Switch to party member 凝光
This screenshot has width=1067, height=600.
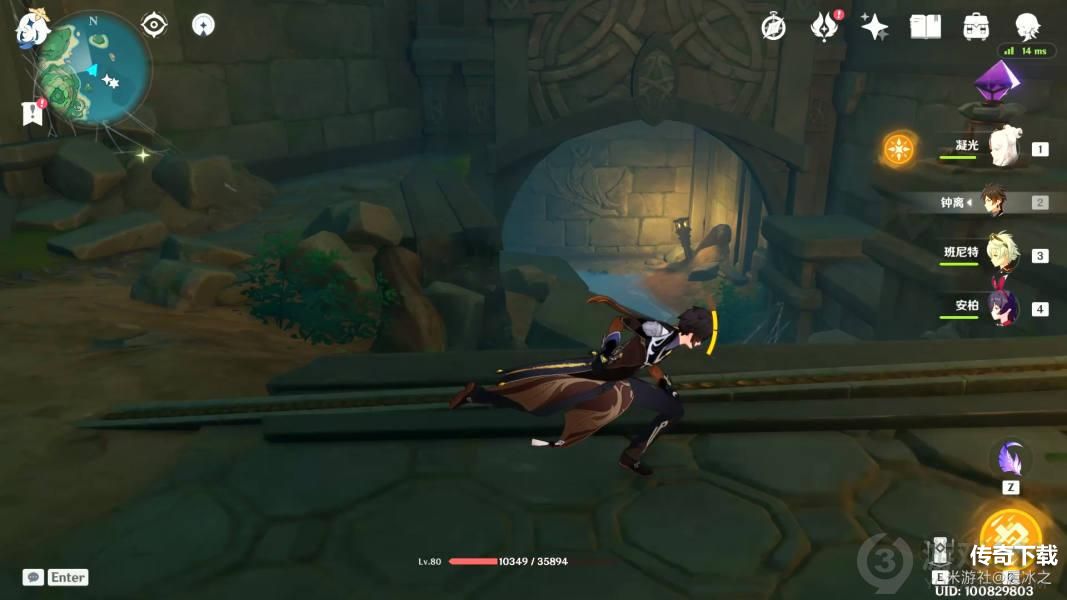[x=1002, y=148]
